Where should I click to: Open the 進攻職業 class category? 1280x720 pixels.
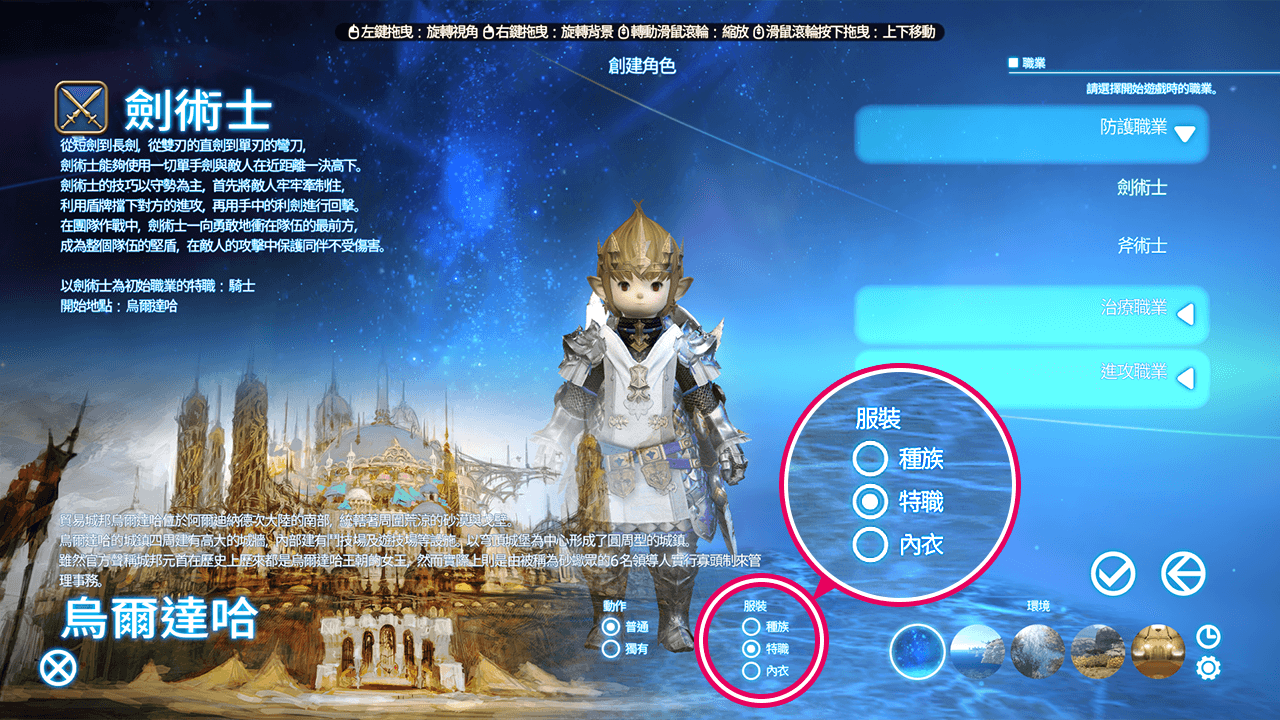coord(1031,377)
